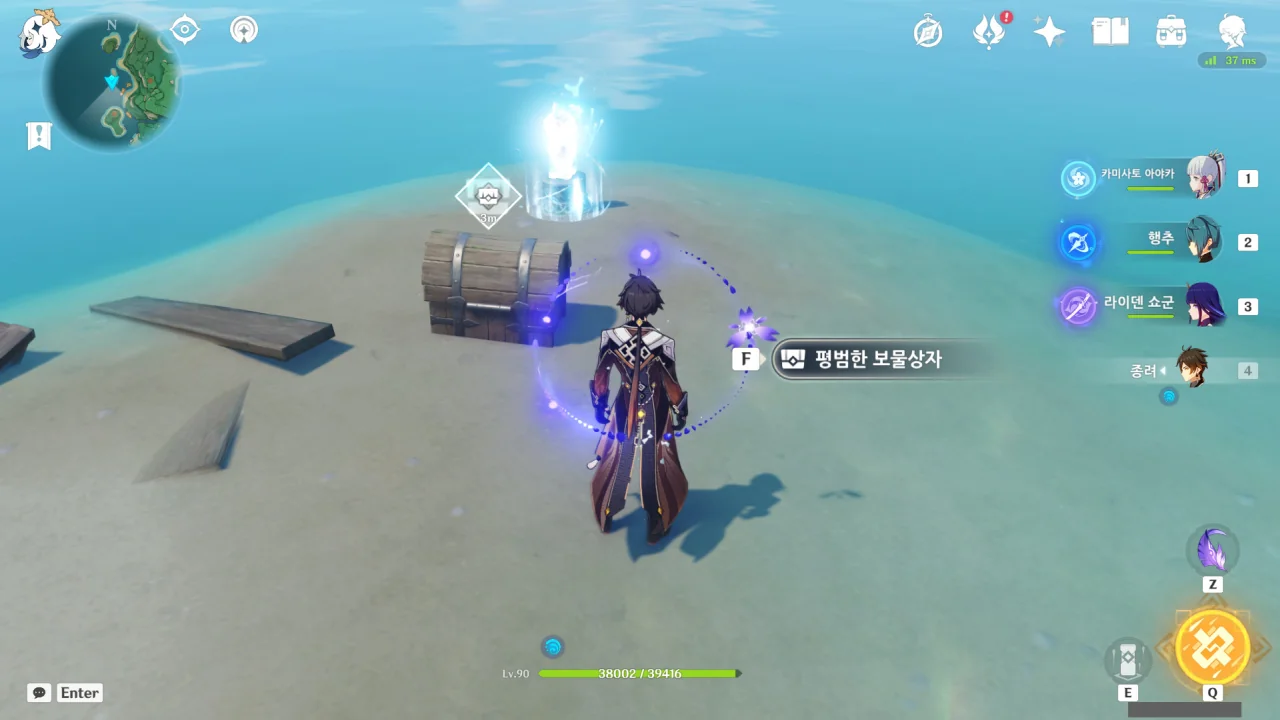Screen dimensions: 1280x720
Task: Open the quest bookmark icon
Action: 39,136
